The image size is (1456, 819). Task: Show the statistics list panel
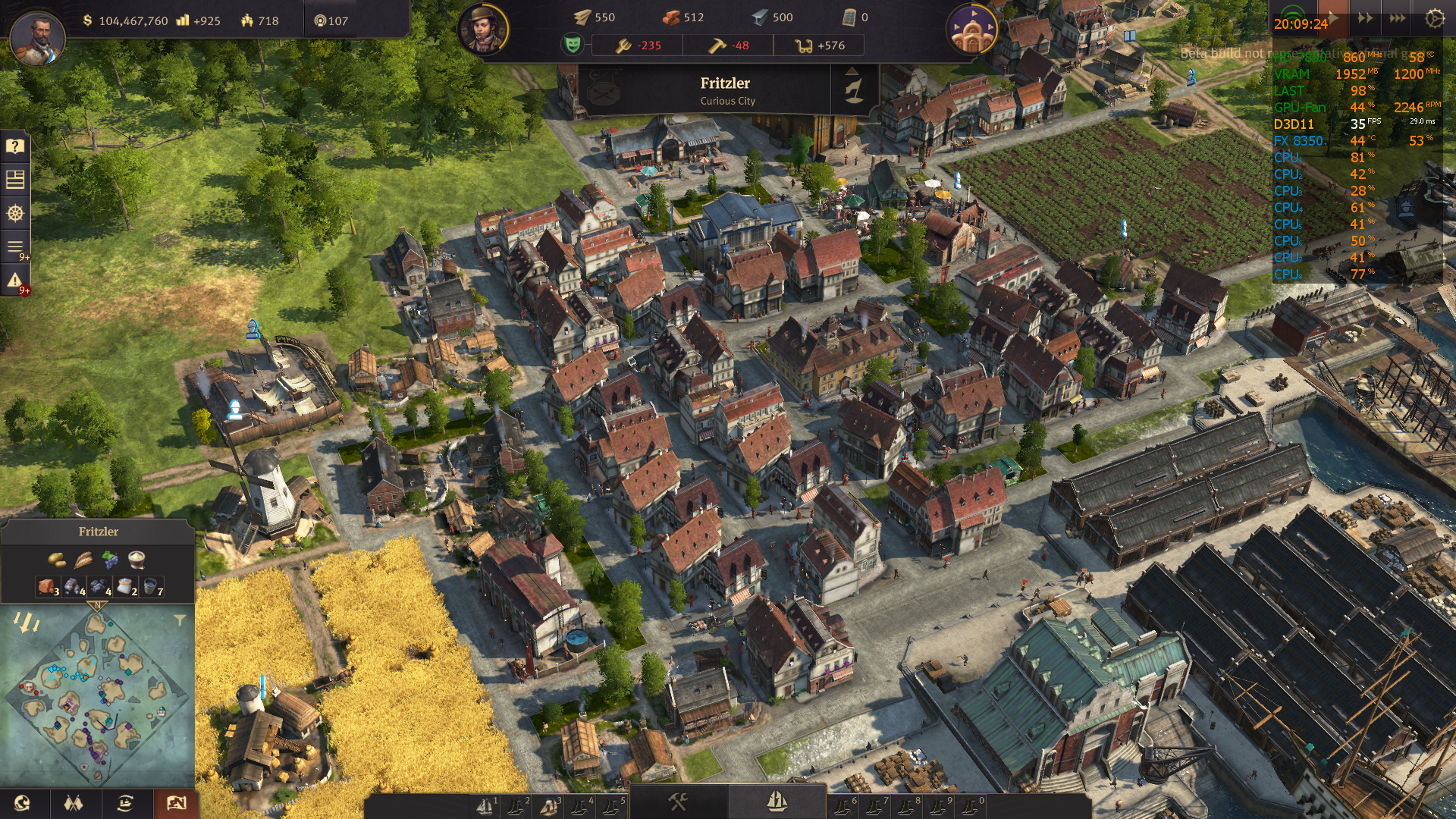click(x=15, y=180)
